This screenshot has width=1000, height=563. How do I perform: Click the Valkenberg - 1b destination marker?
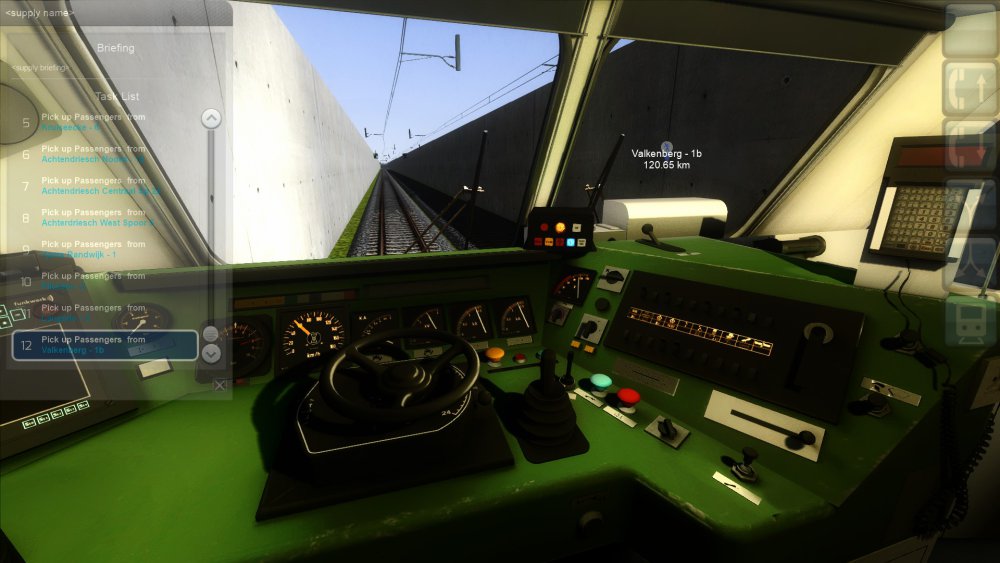pos(667,147)
